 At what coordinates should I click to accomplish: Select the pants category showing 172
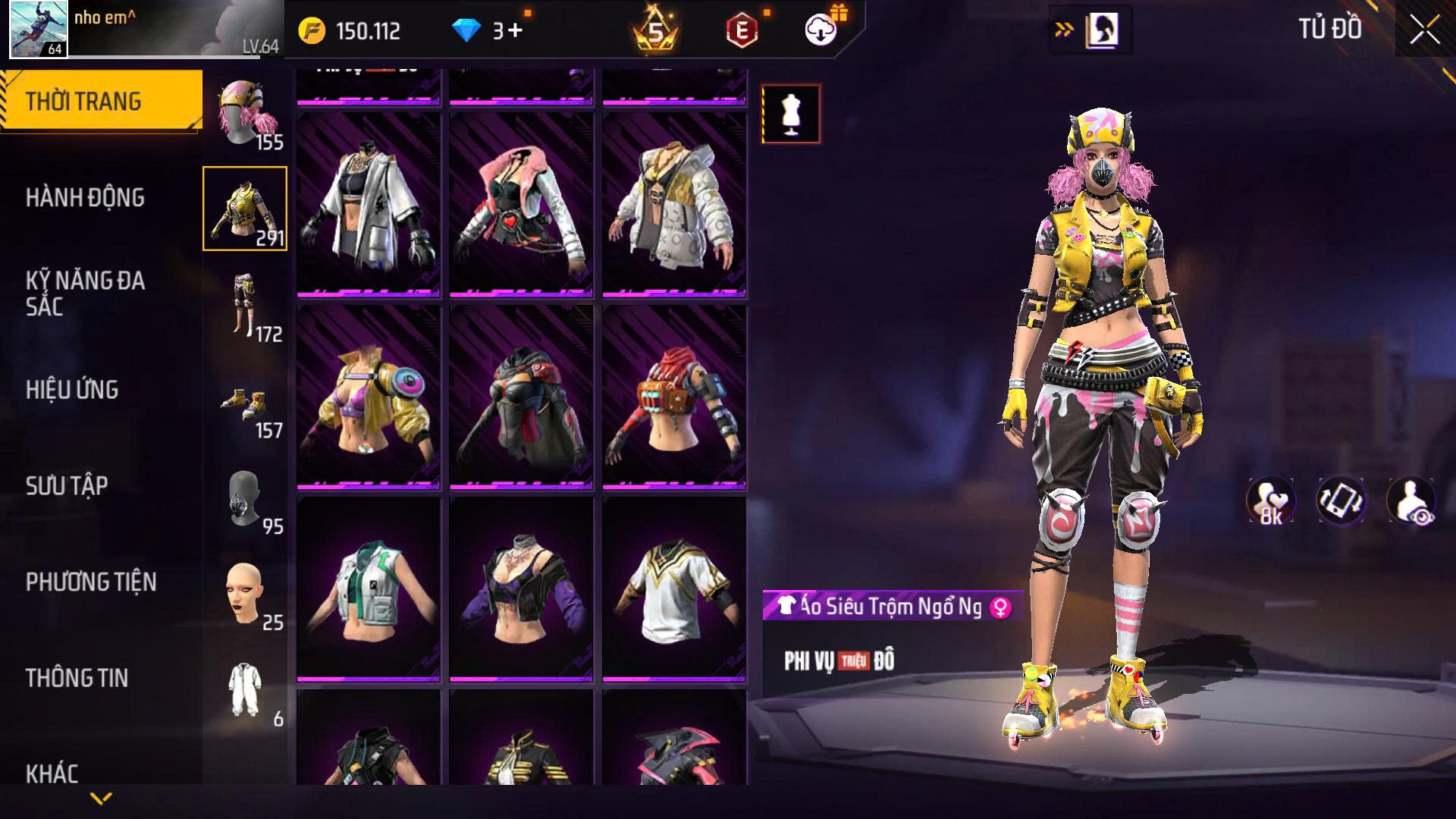(x=245, y=306)
